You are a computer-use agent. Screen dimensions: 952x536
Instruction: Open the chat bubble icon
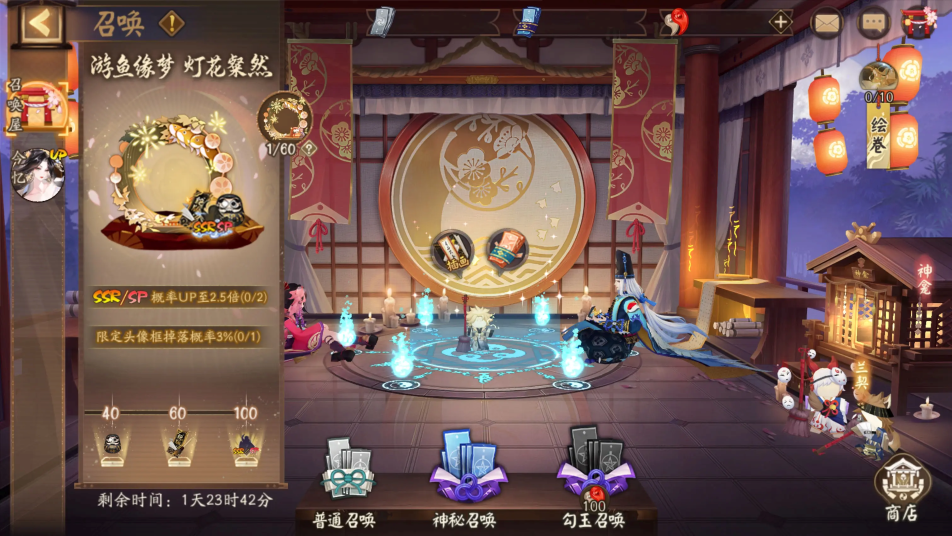(x=874, y=21)
